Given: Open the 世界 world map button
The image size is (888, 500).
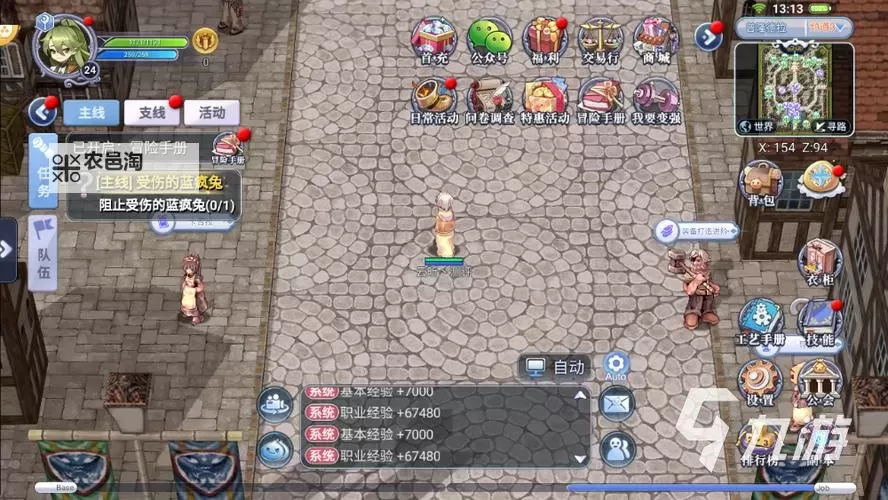Looking at the screenshot, I should (x=757, y=127).
